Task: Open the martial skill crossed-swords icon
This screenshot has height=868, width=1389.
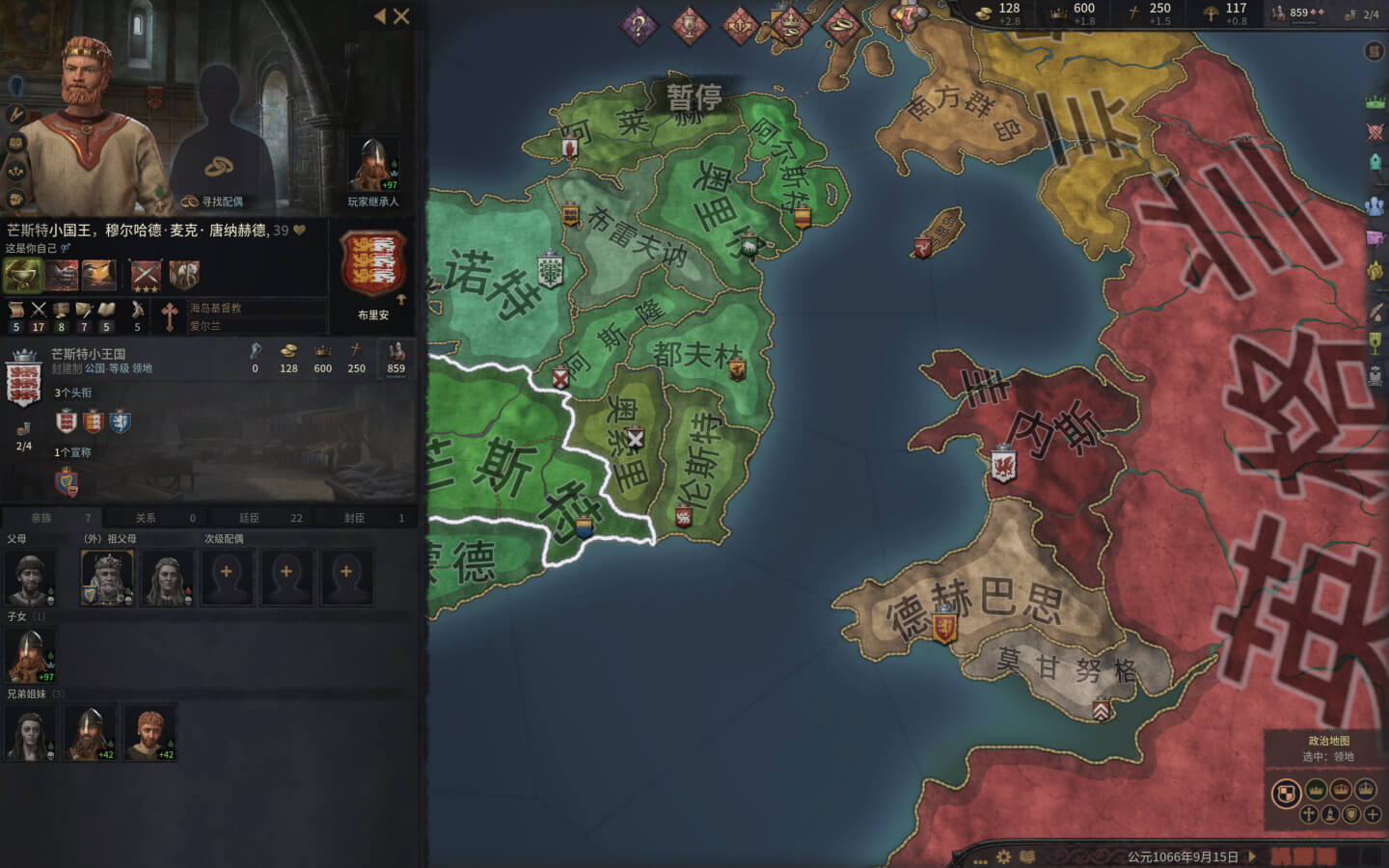Action: 39,312
